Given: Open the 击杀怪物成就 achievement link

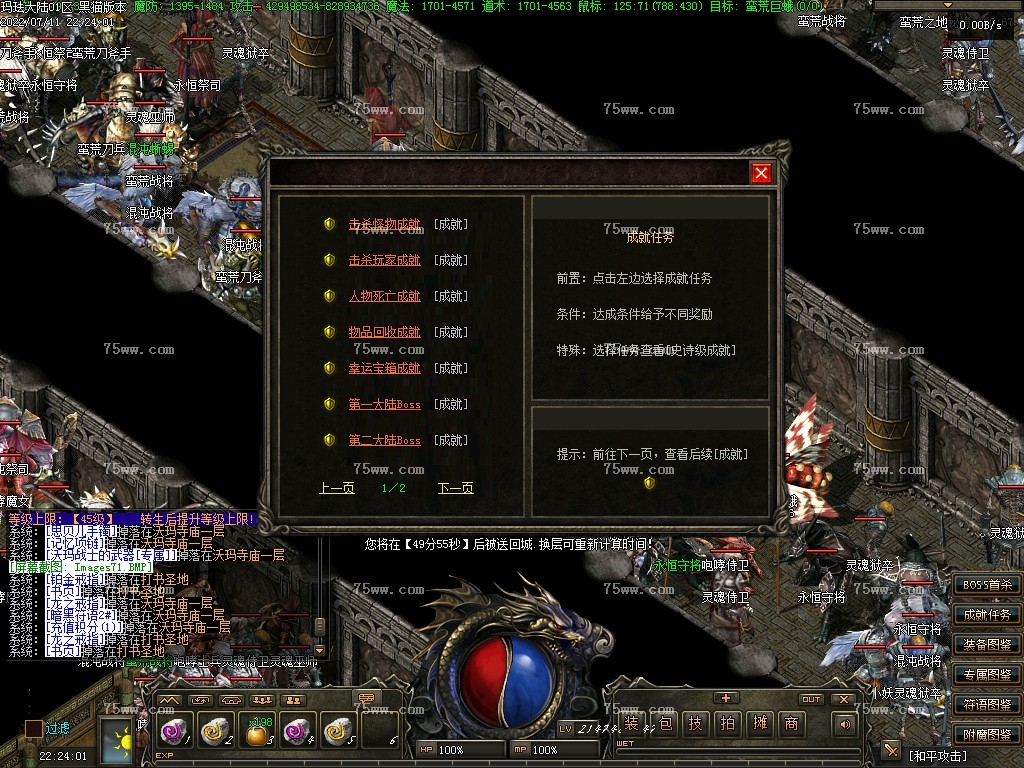Looking at the screenshot, I should [x=384, y=224].
